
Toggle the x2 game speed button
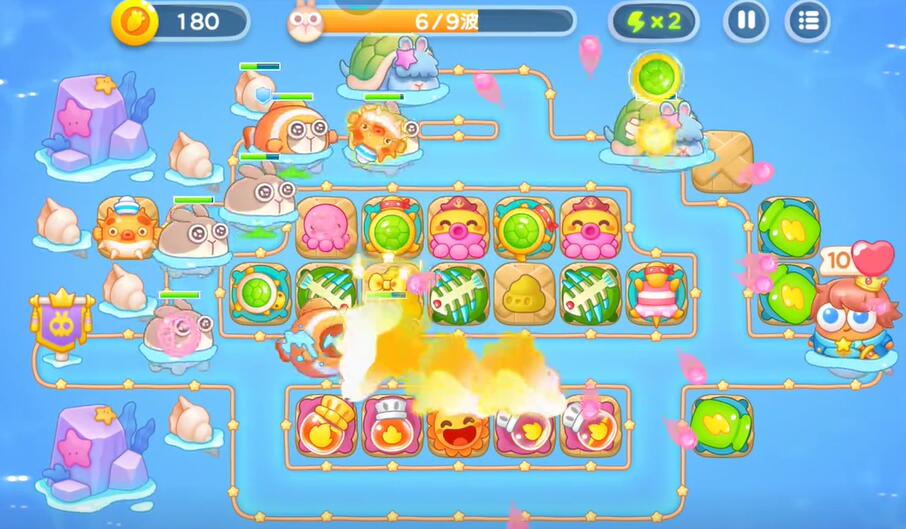point(653,21)
